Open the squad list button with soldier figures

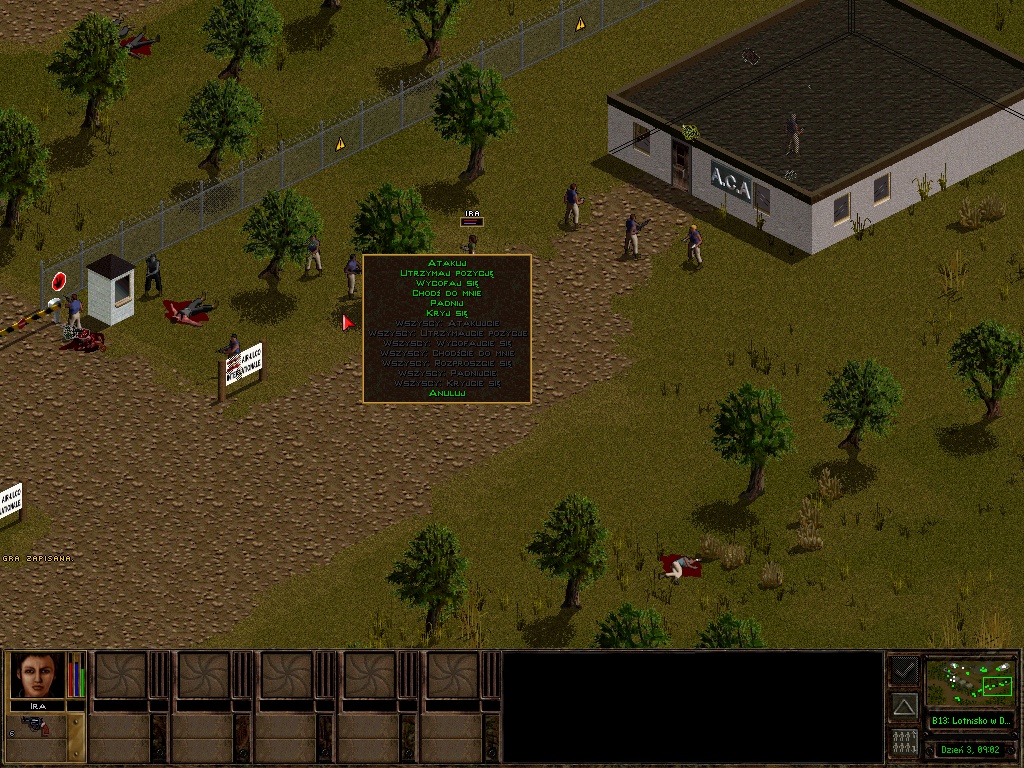coord(904,742)
